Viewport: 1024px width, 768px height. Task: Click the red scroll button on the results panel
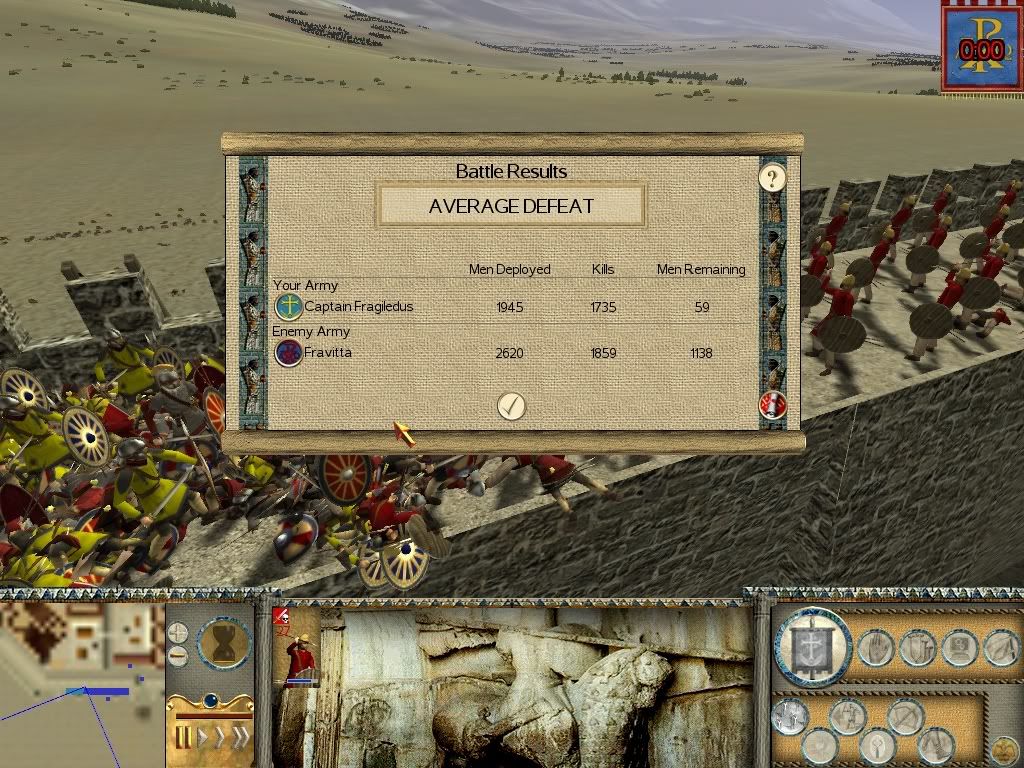click(772, 405)
